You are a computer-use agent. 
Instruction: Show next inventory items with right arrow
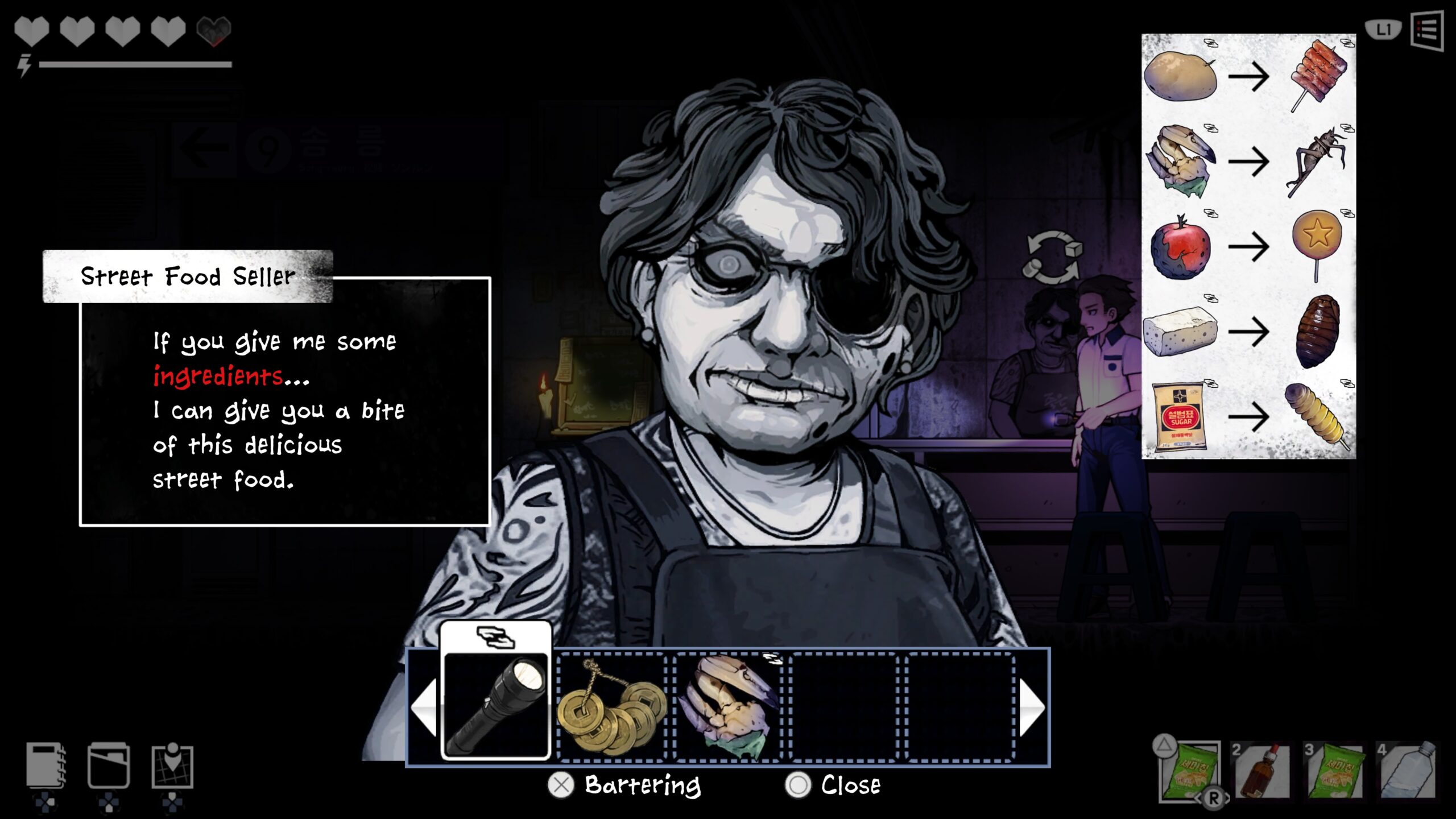pyautogui.click(x=1032, y=707)
